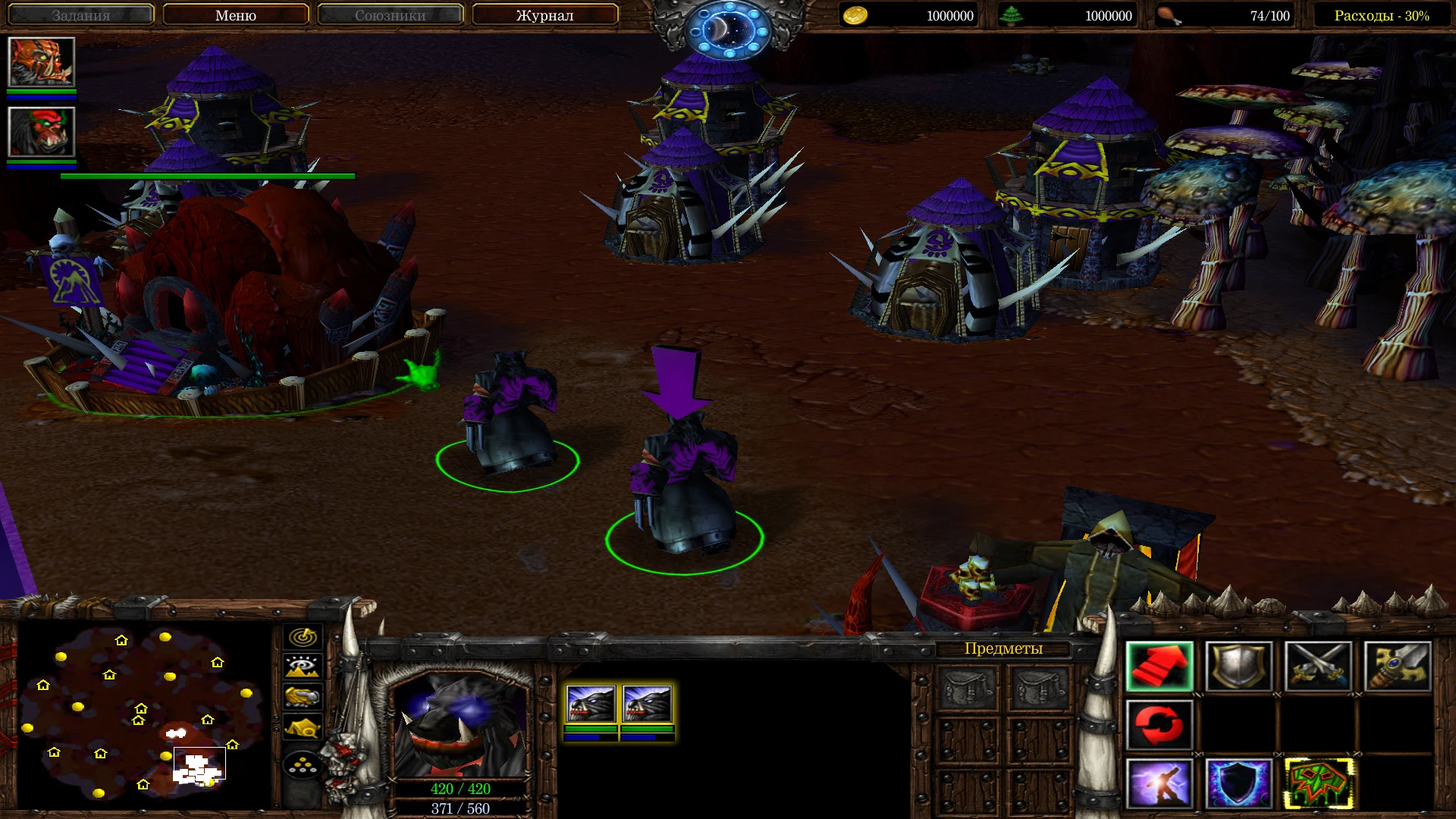The width and height of the screenshot is (1456, 819).
Task: Open the formation toggle beneath minimap buttons
Action: (x=302, y=765)
